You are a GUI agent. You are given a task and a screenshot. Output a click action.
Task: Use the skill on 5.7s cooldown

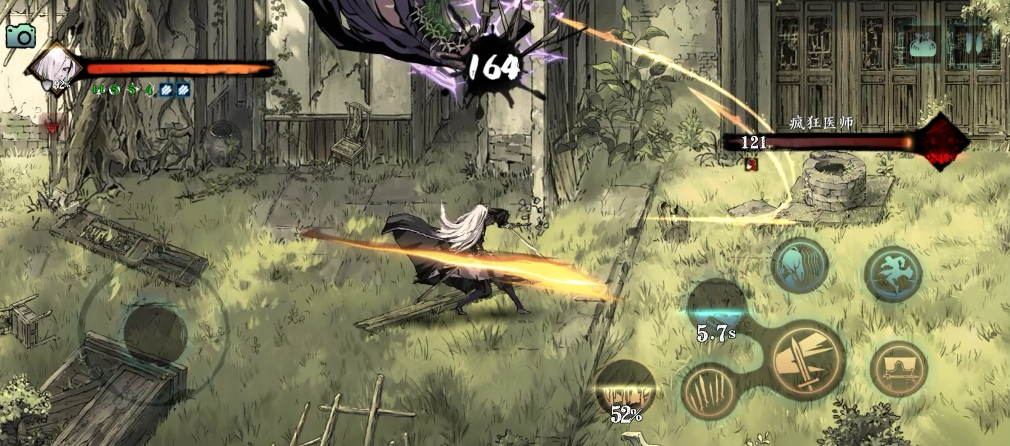click(716, 307)
